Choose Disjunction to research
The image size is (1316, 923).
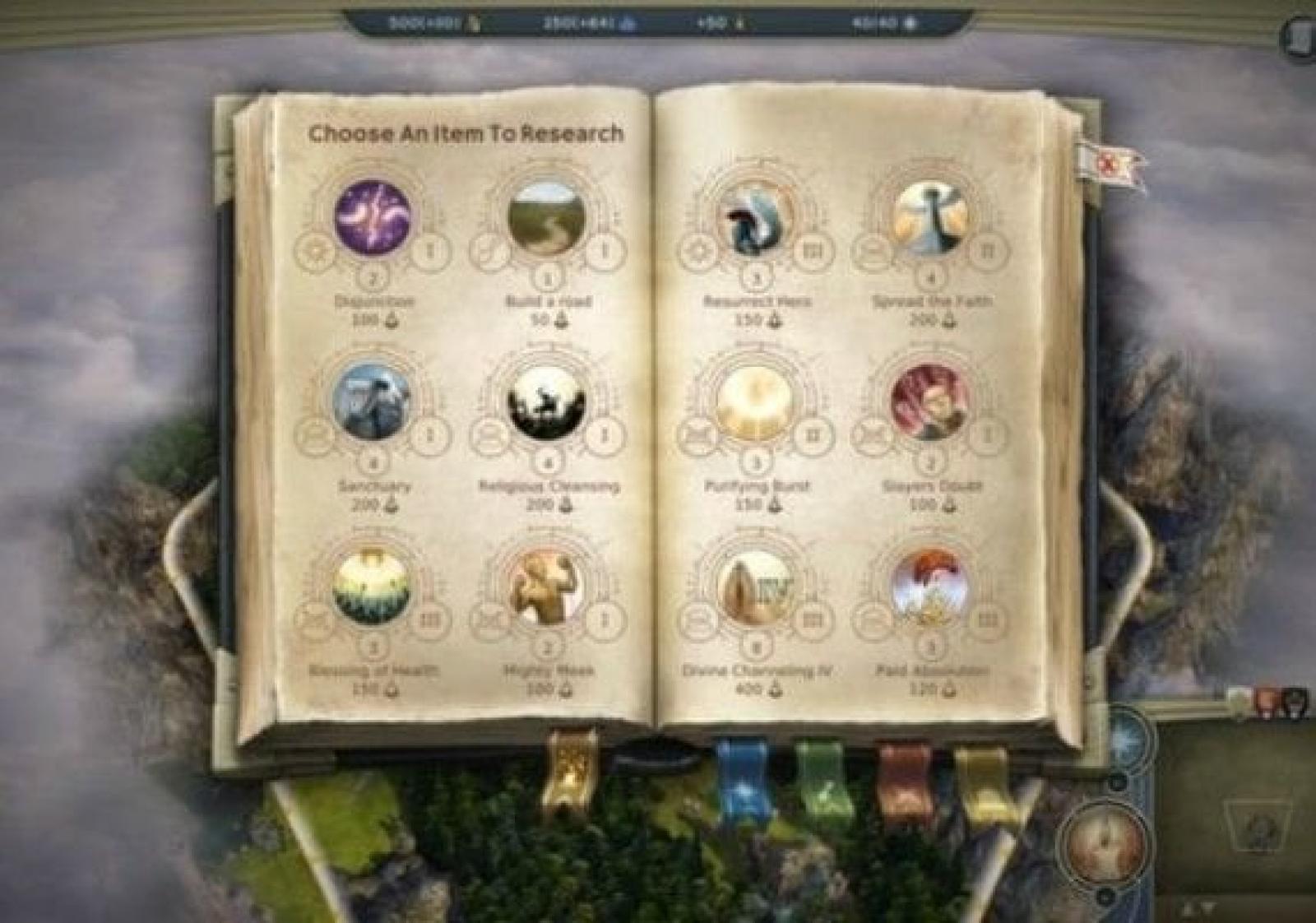pos(373,218)
